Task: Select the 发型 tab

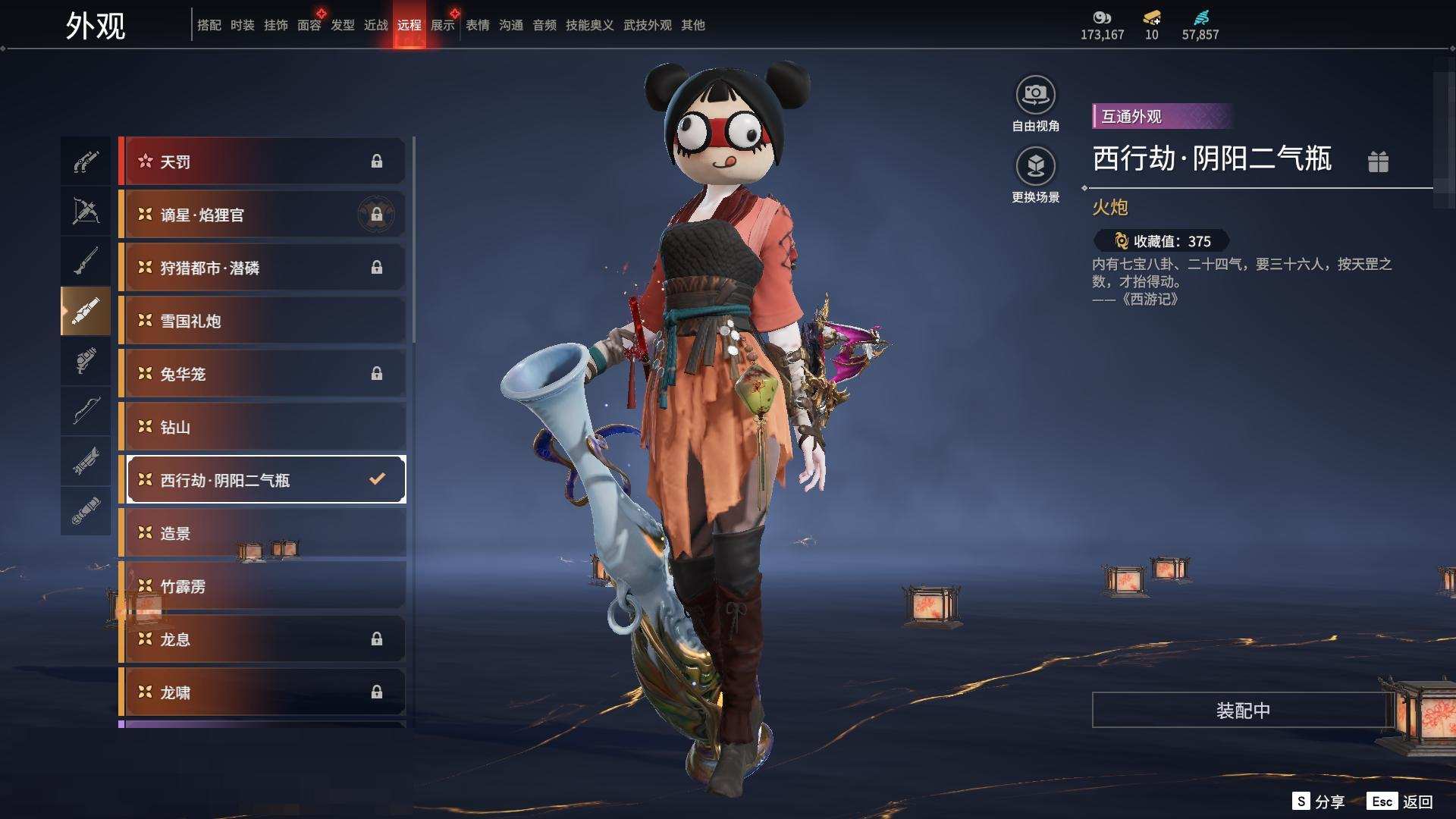Action: (343, 25)
